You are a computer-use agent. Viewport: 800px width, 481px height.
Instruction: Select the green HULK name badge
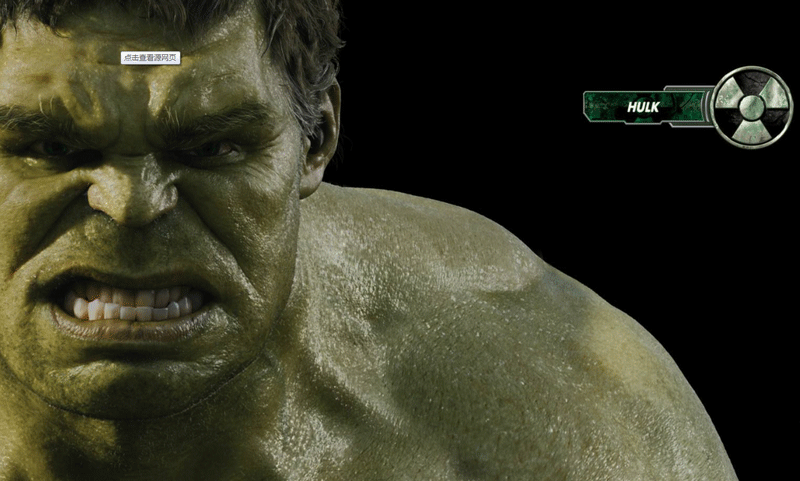point(644,106)
